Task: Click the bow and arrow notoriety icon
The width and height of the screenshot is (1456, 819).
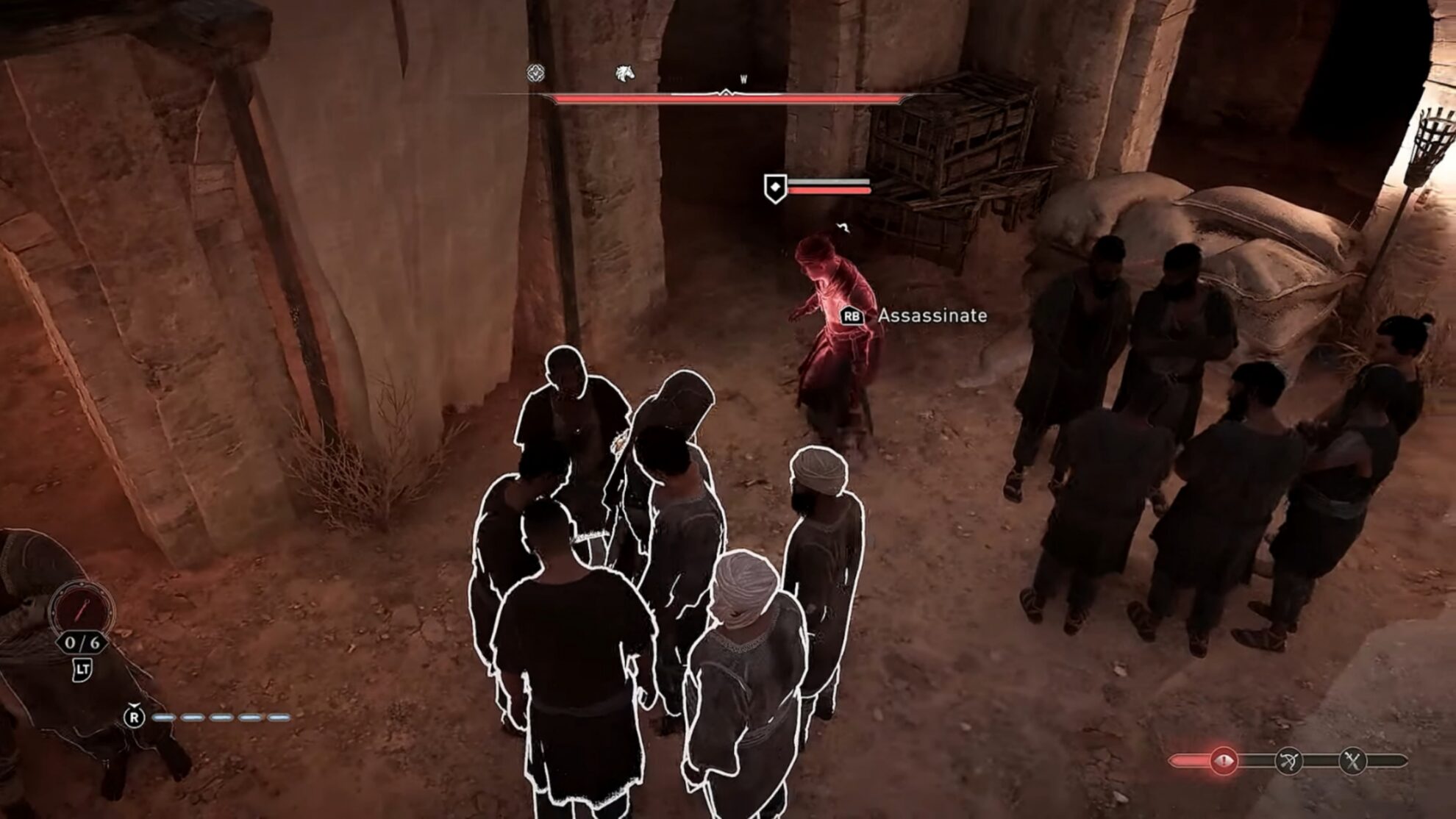Action: click(x=1288, y=761)
